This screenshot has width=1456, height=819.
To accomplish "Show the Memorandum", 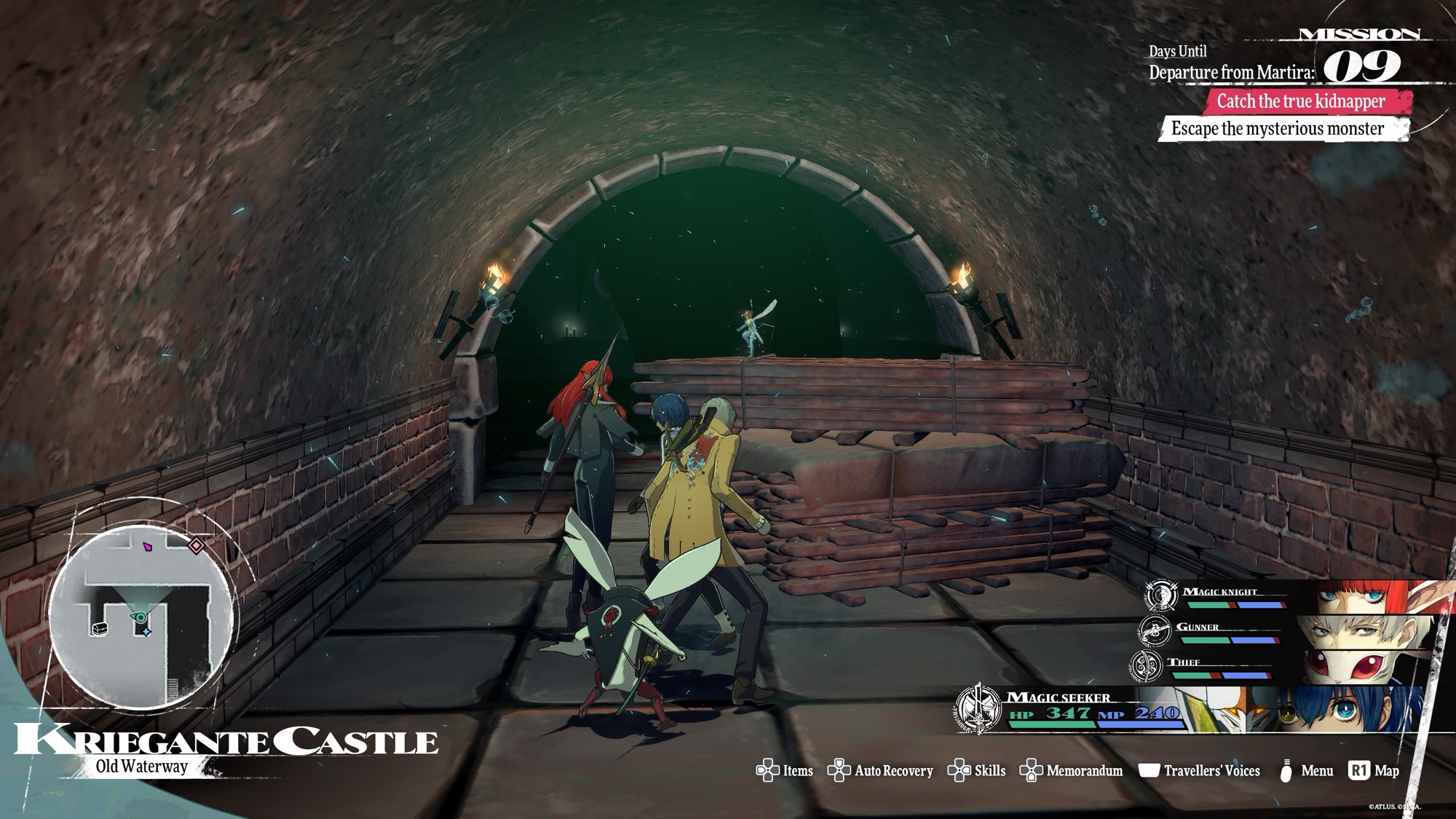I will tap(1071, 771).
